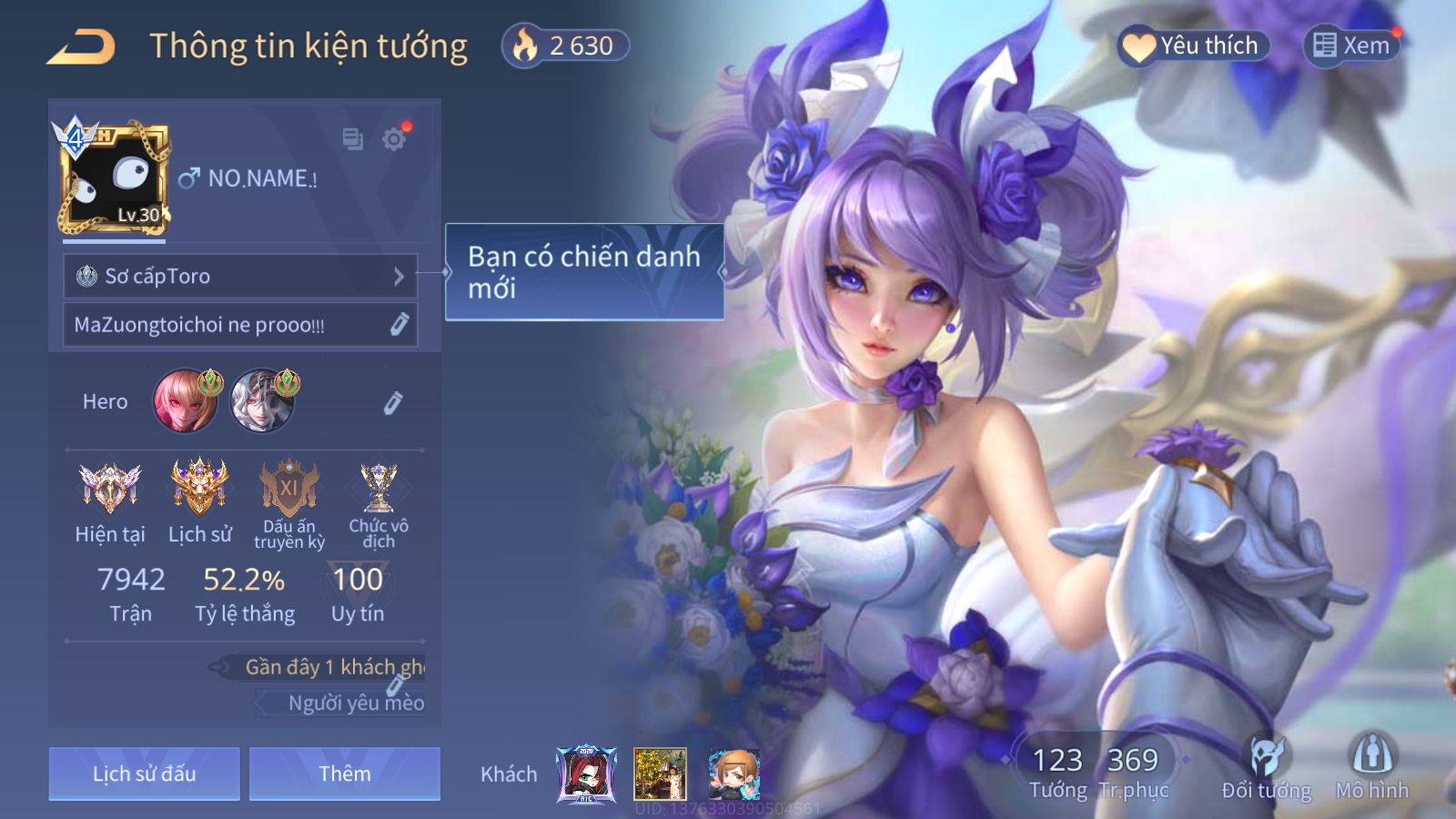Edit the featured Hero list

click(x=393, y=402)
